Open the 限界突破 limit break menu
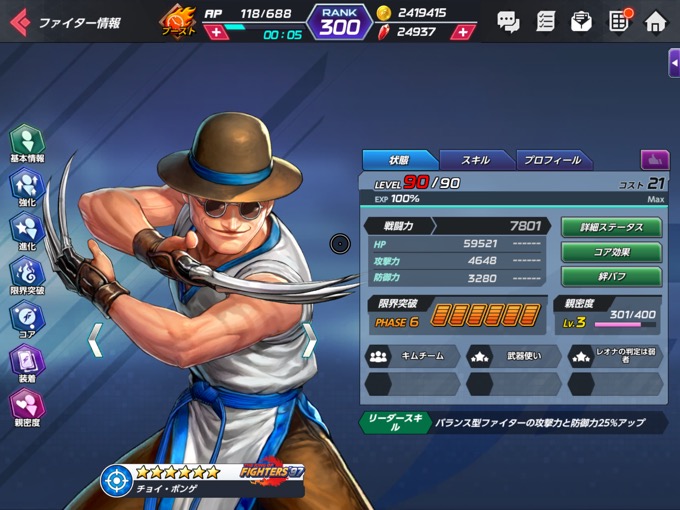 coord(27,275)
